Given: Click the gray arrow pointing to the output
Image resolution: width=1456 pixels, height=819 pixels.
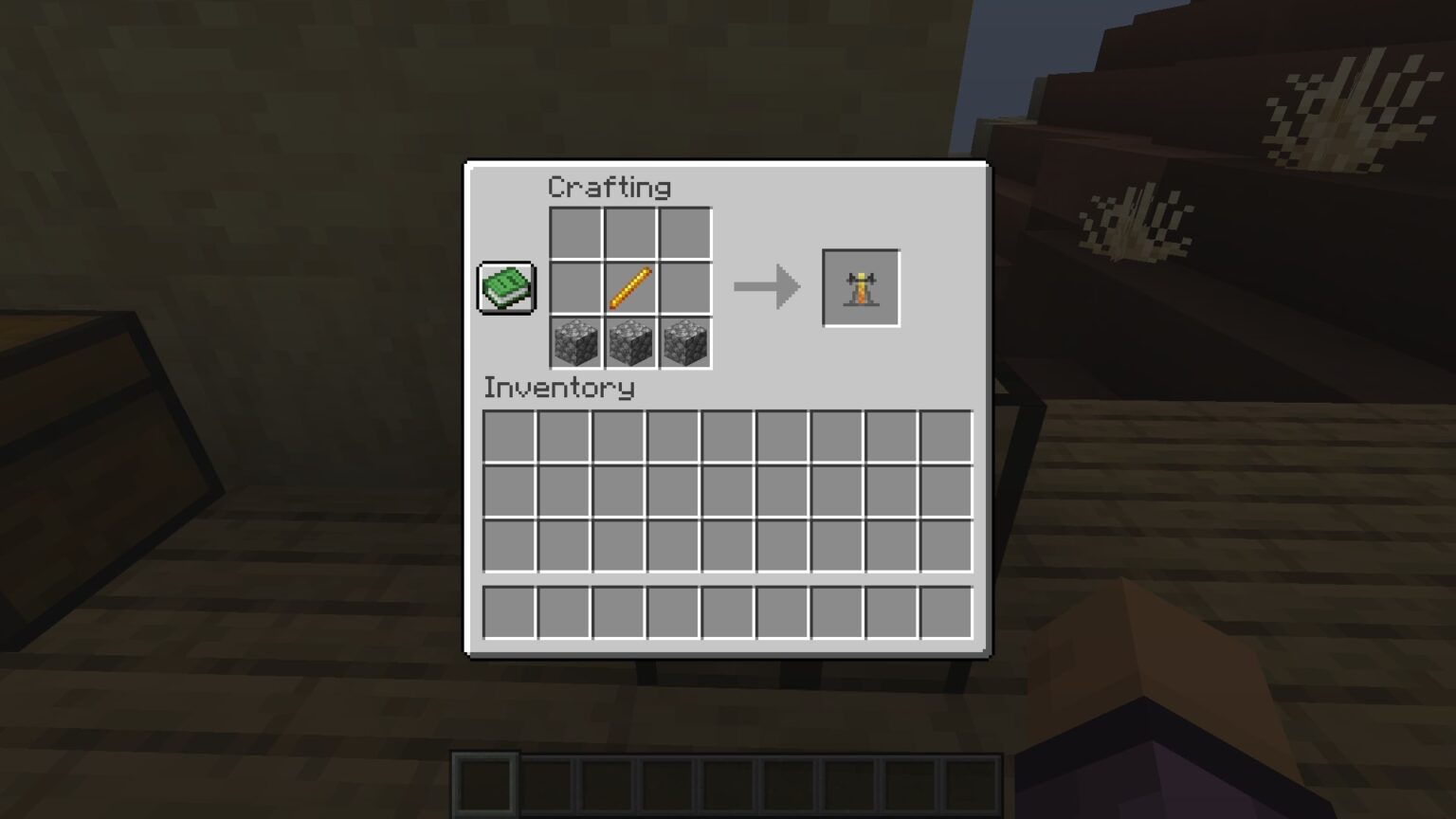Looking at the screenshot, I should click(x=763, y=286).
